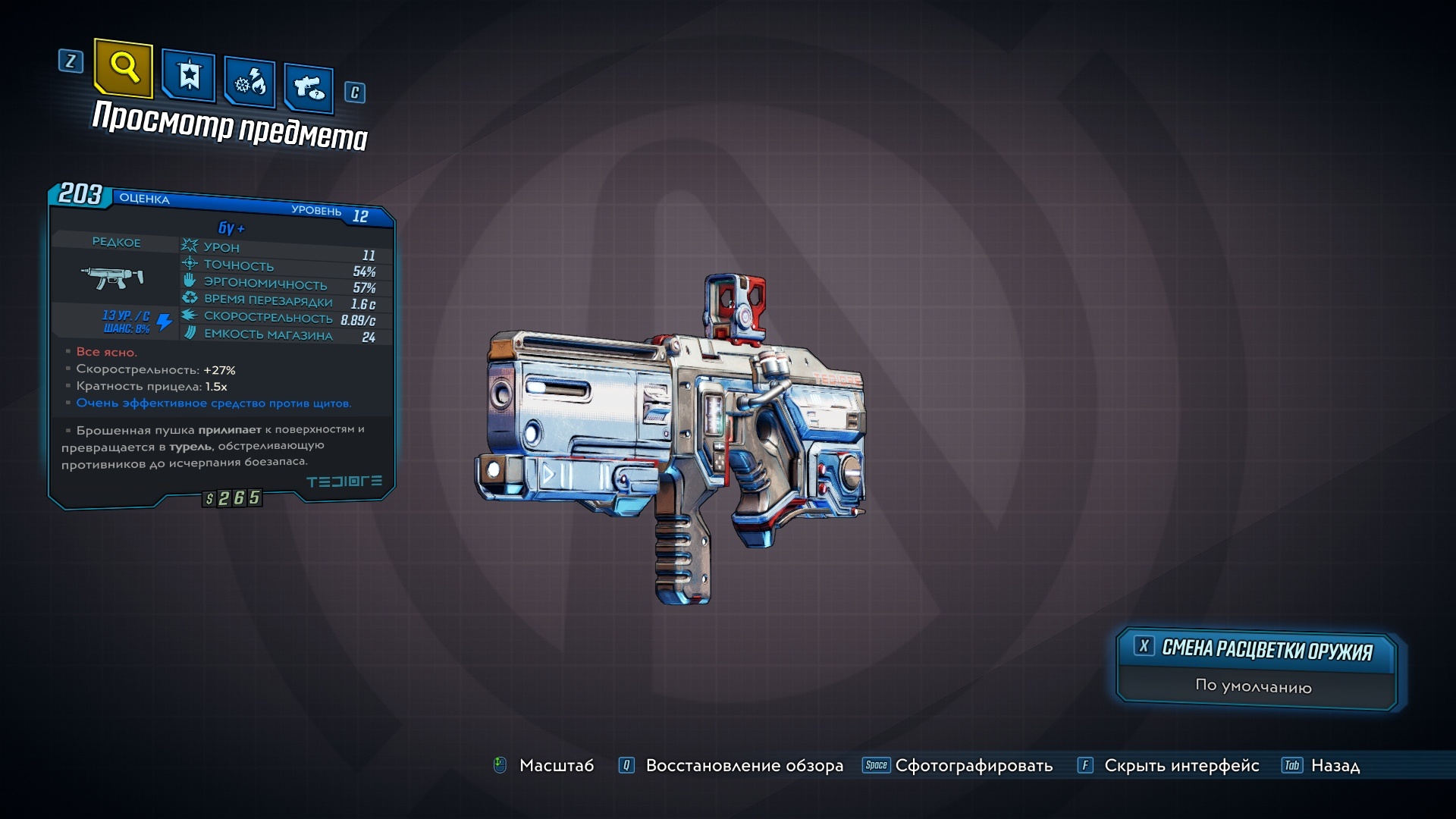The height and width of the screenshot is (819, 1456).
Task: Click the mouse scroll Масштаб icon
Action: point(499,766)
